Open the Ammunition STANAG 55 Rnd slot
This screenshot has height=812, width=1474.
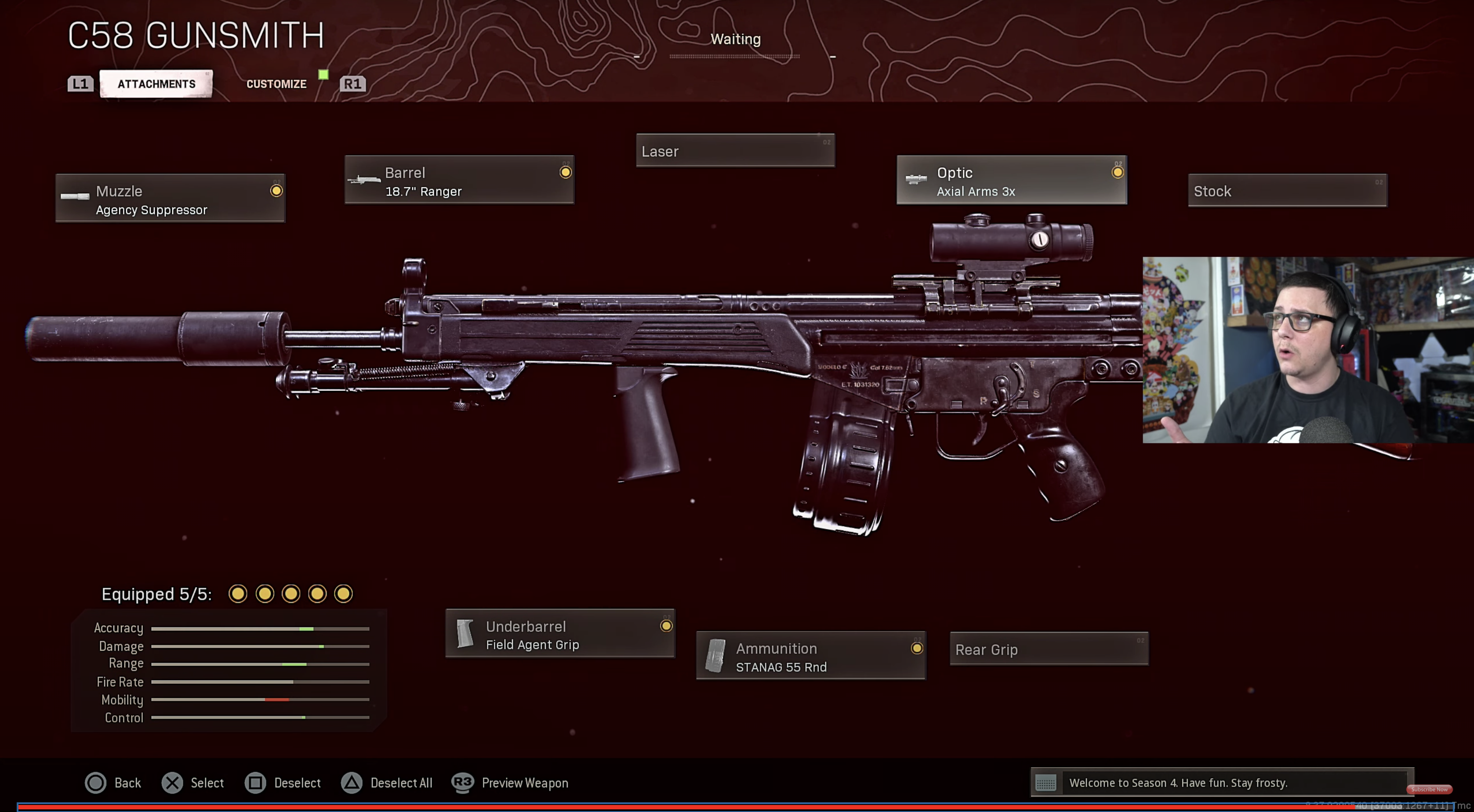tap(810, 656)
